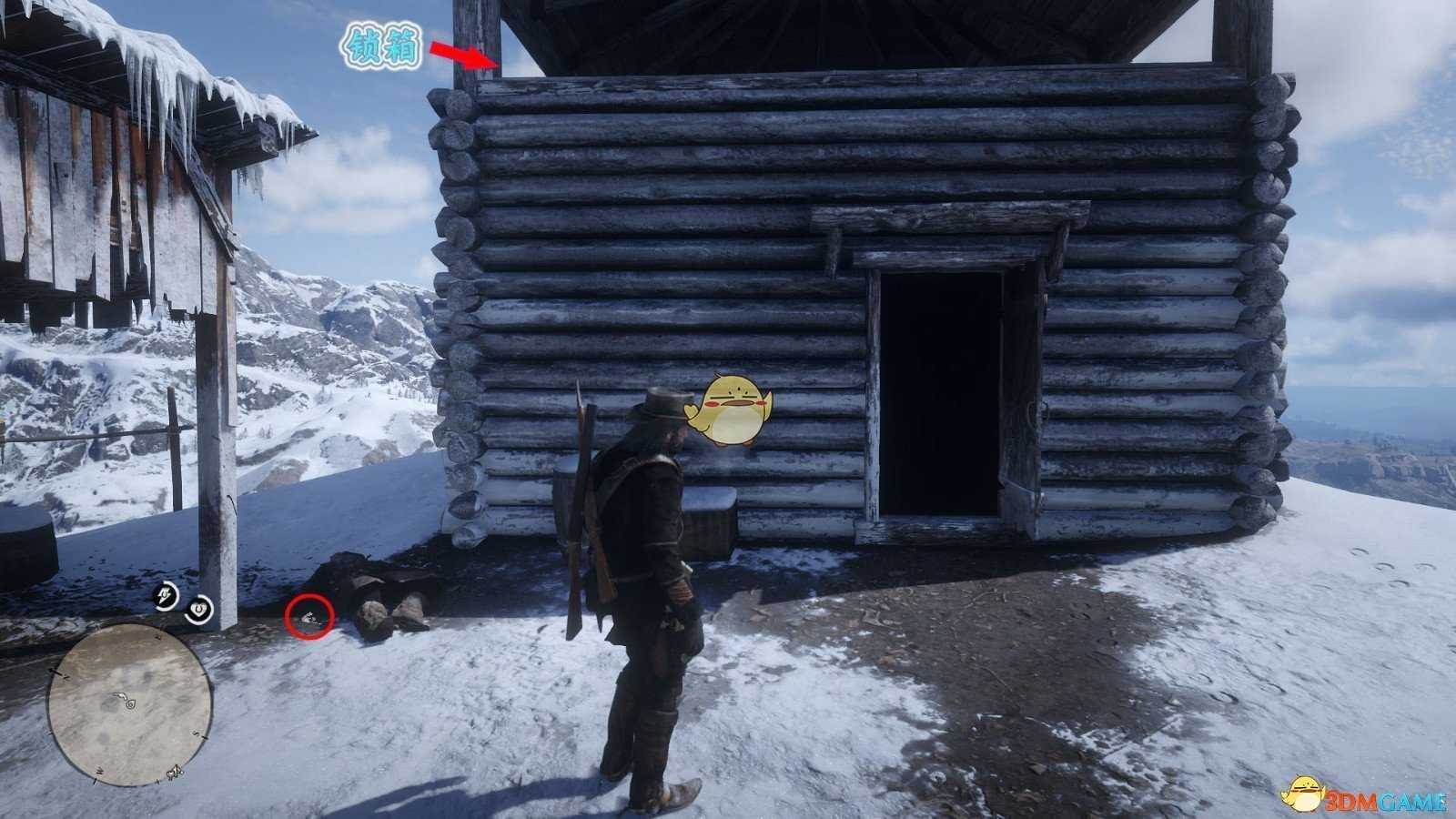Click the horse stamina core icon

point(166,596)
